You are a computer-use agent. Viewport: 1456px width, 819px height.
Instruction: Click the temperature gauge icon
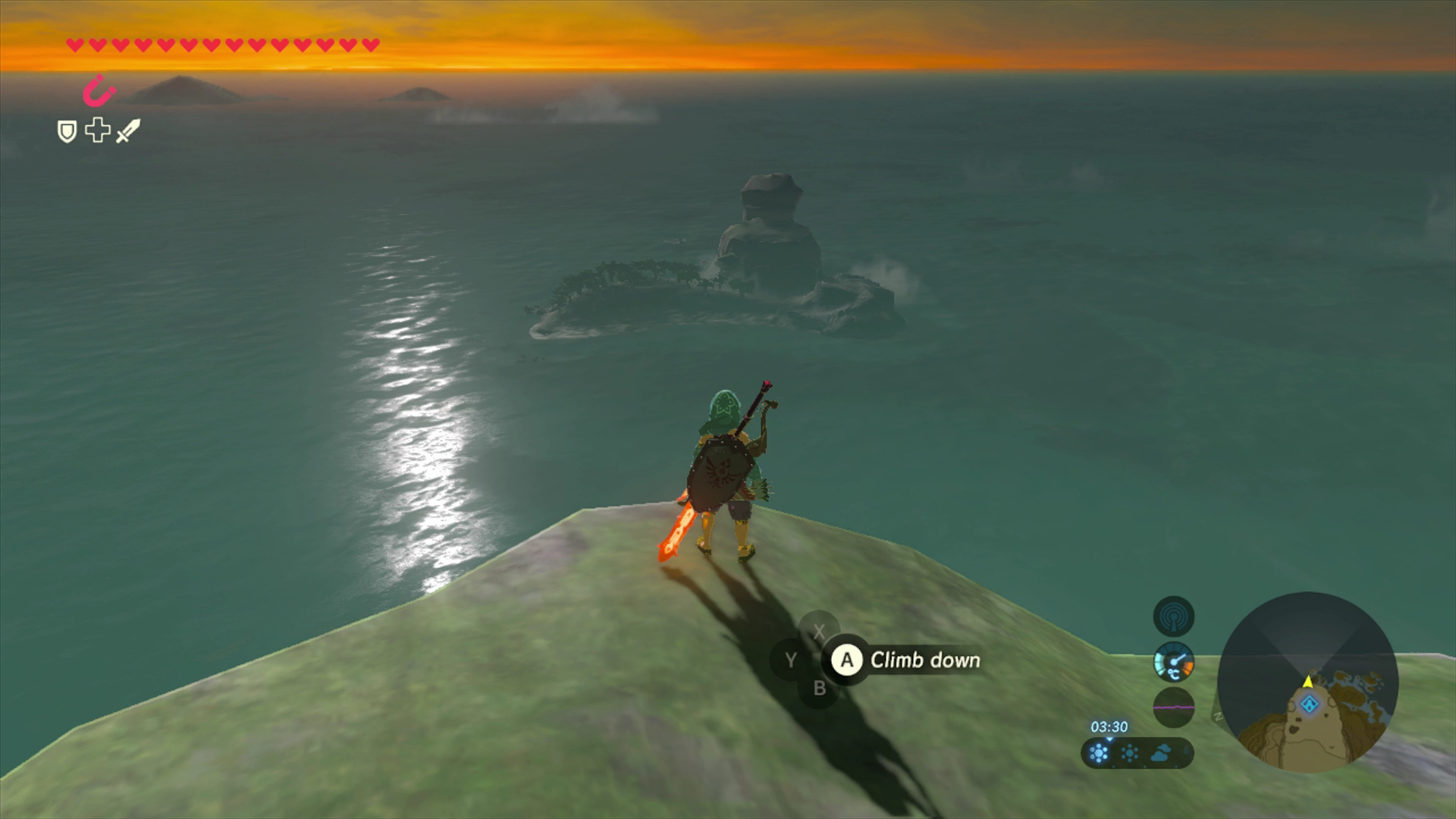[1174, 662]
